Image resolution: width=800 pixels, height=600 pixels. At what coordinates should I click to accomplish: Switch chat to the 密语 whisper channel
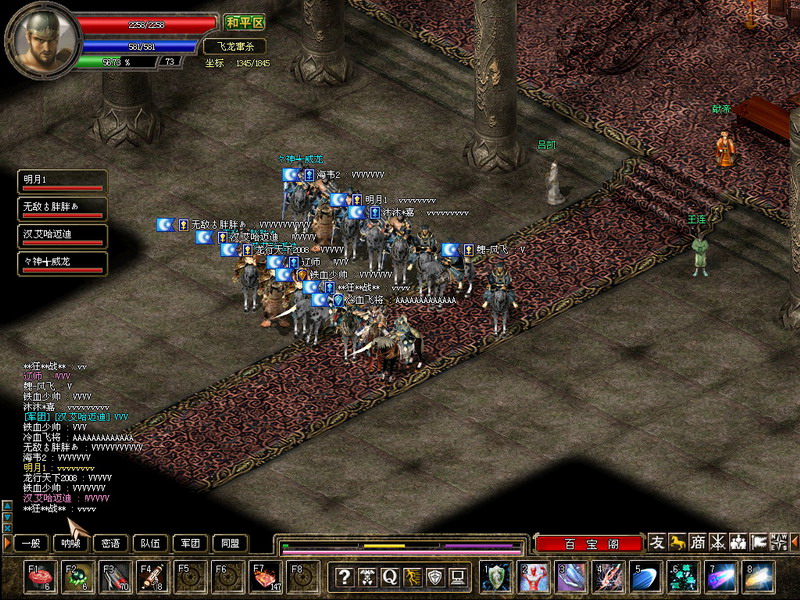point(110,543)
